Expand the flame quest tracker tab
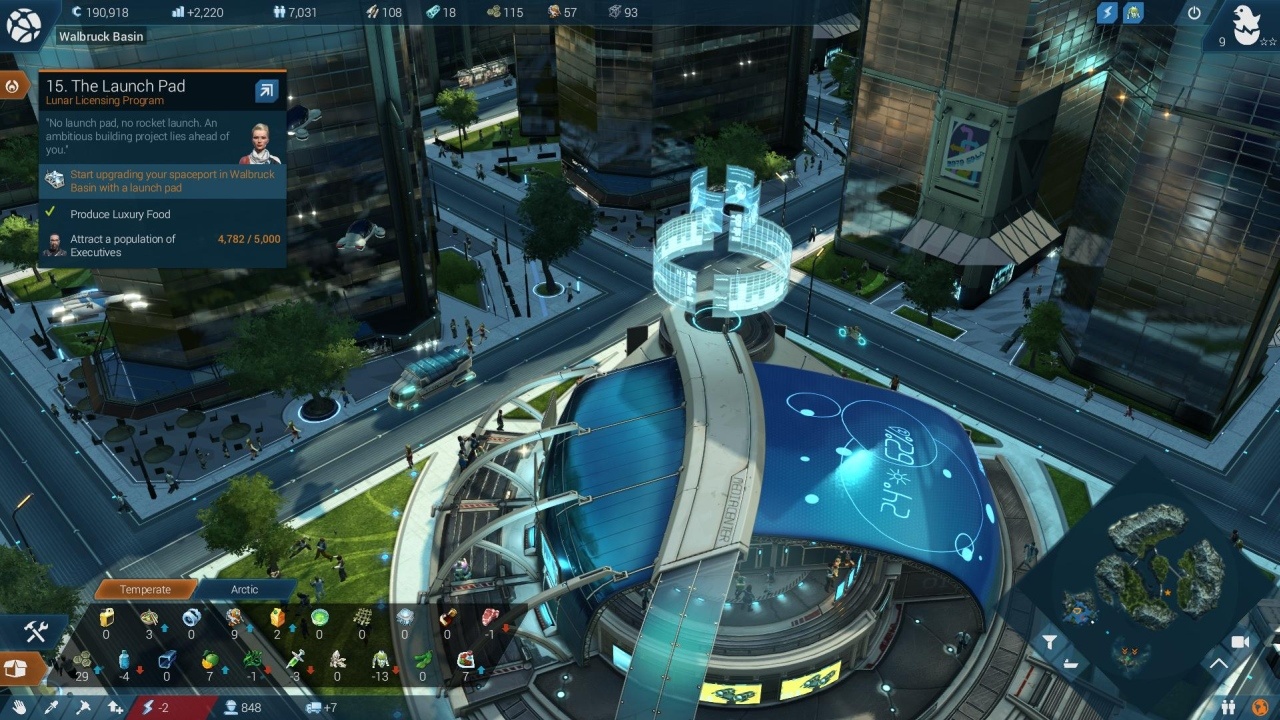Viewport: 1280px width, 720px height. pos(12,86)
